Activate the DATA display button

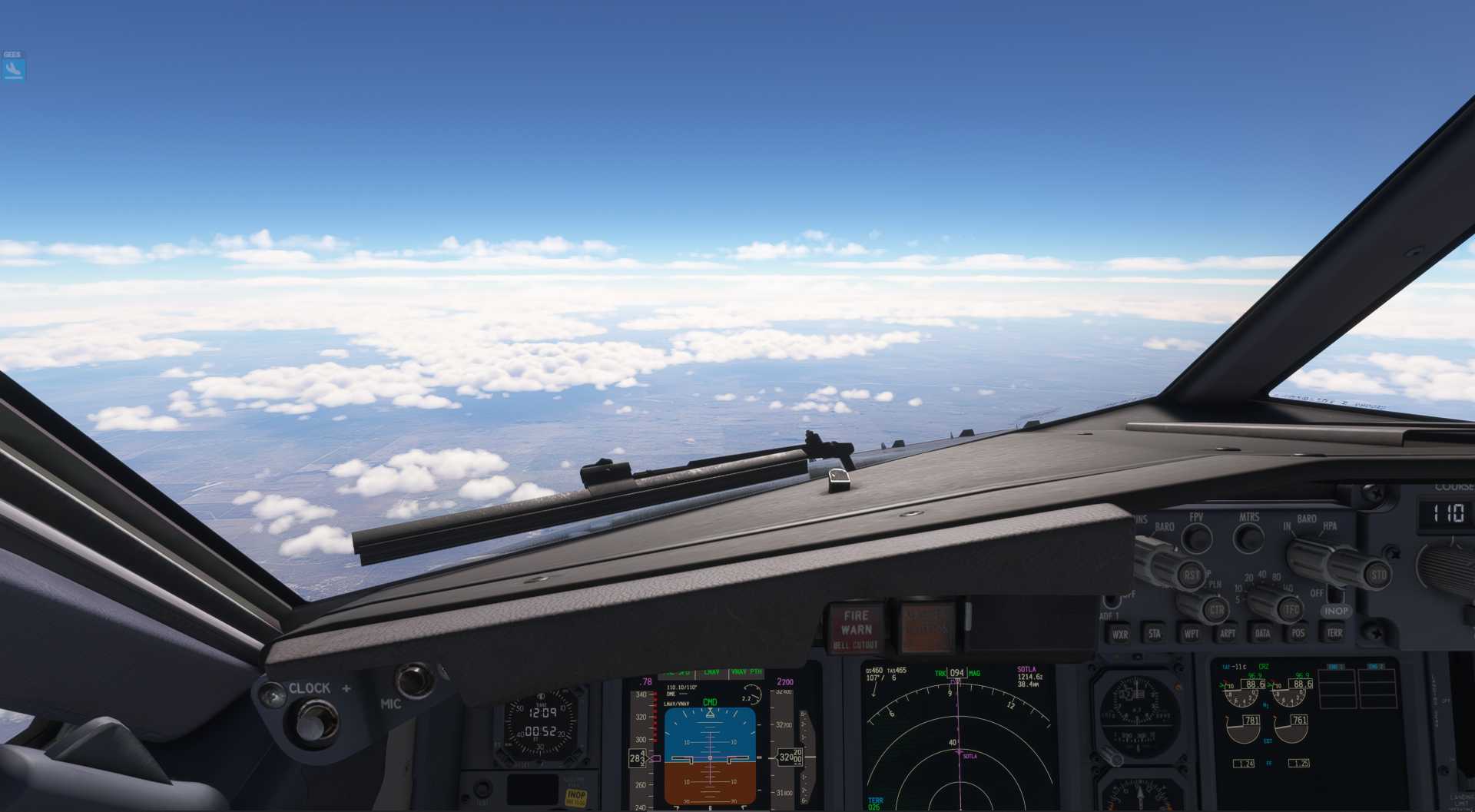point(1263,634)
